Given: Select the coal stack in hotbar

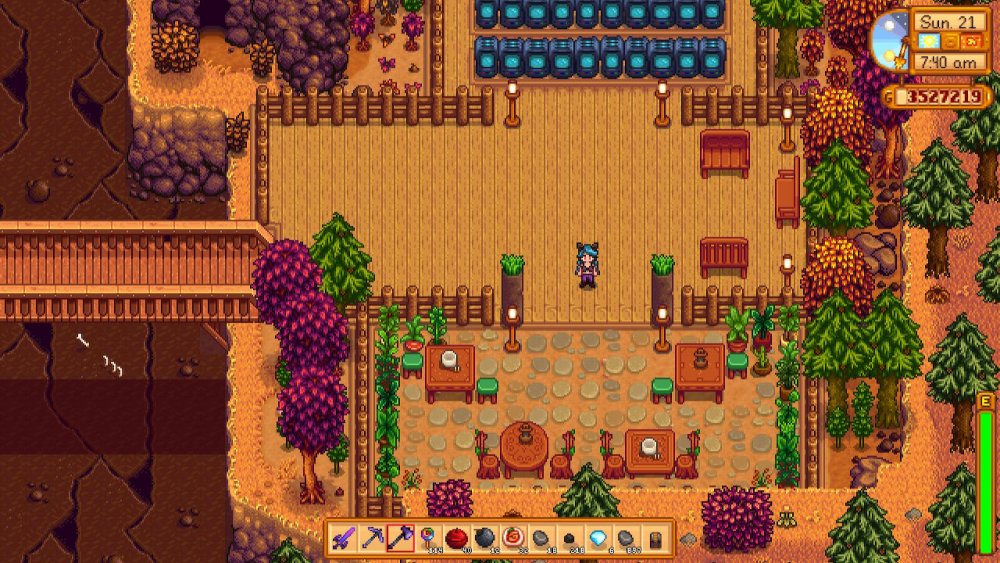Looking at the screenshot, I should [x=570, y=539].
